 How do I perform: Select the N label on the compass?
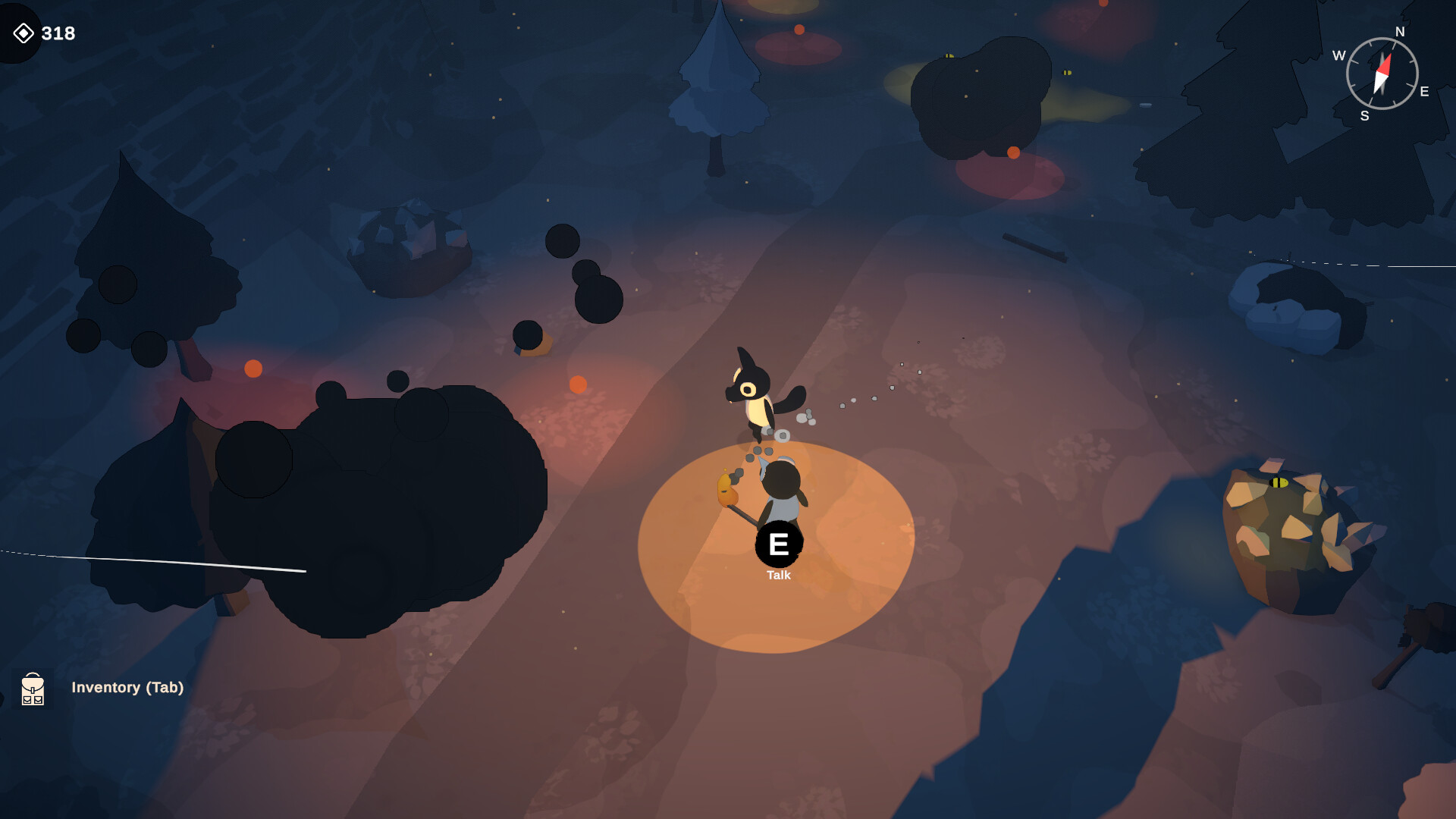tap(1399, 32)
